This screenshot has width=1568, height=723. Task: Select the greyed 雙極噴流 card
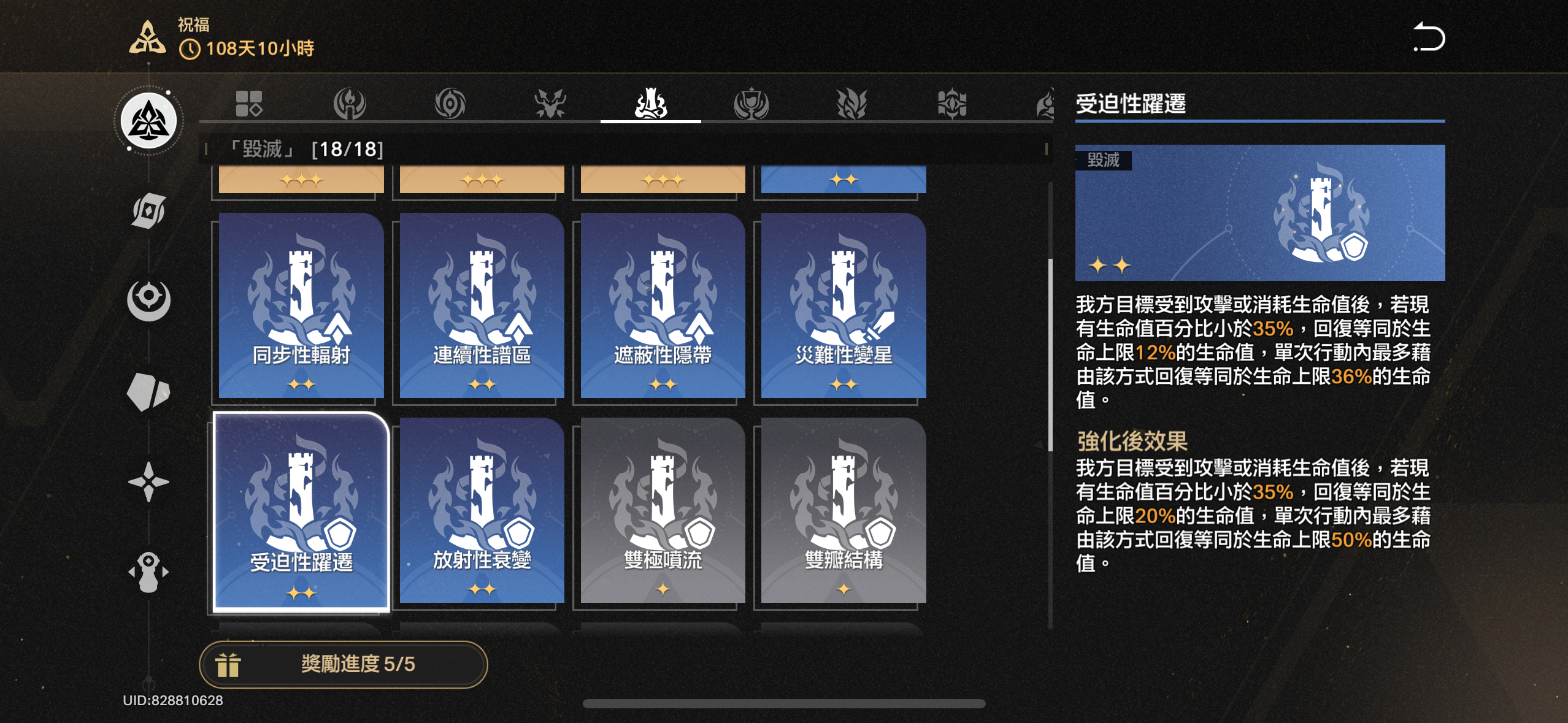click(x=663, y=510)
